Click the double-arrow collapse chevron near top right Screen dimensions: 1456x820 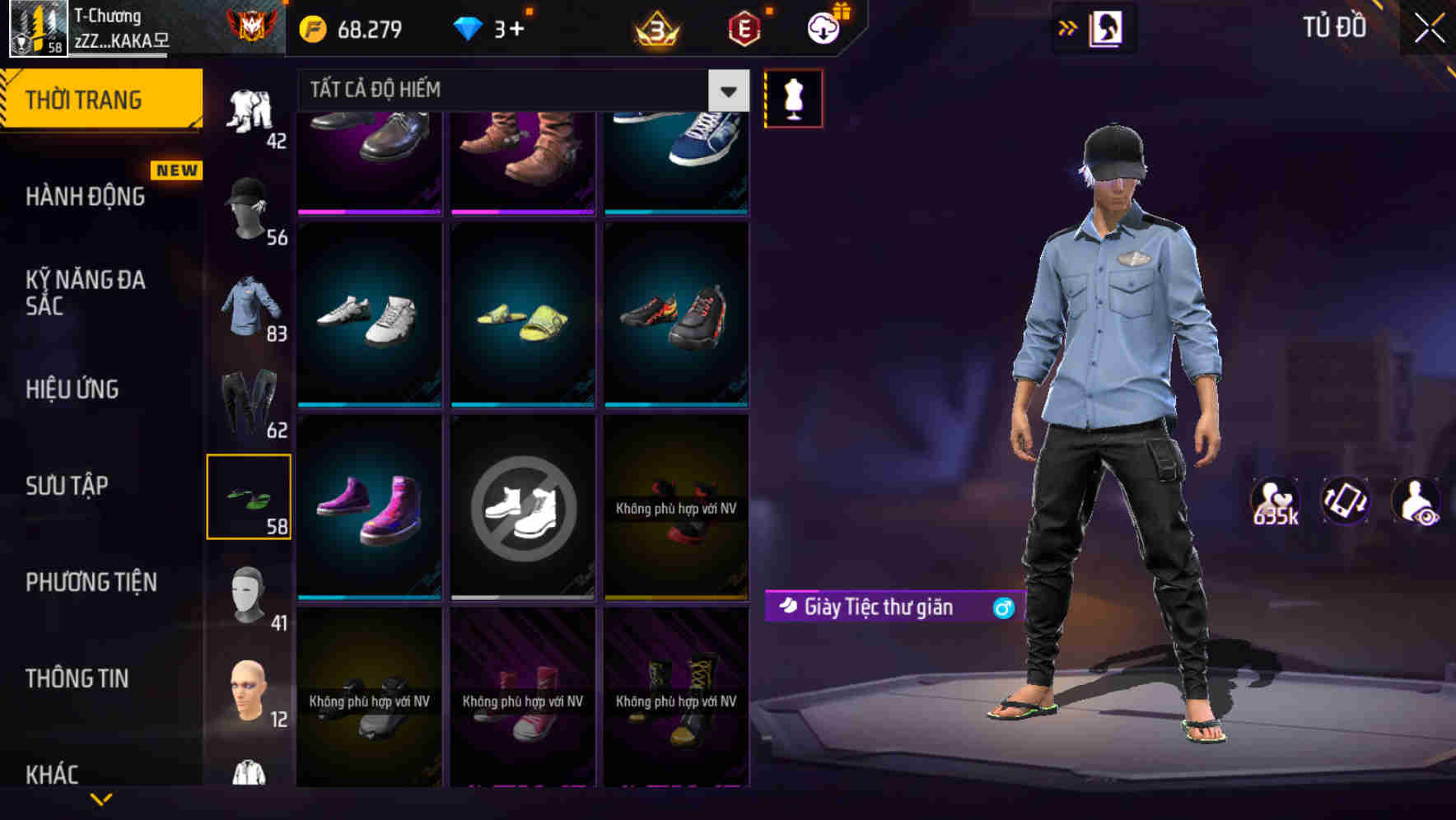(1068, 26)
